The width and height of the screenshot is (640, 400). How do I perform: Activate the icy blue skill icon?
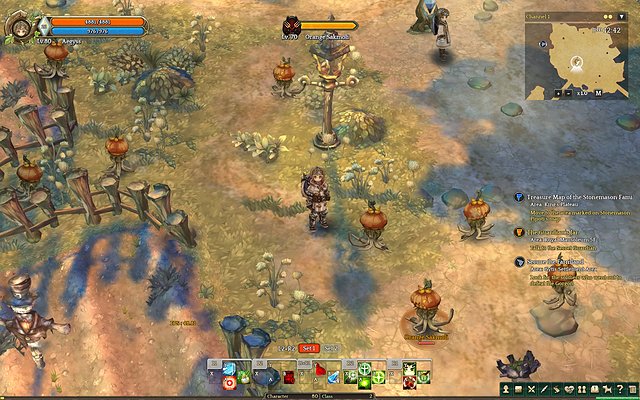coord(230,369)
